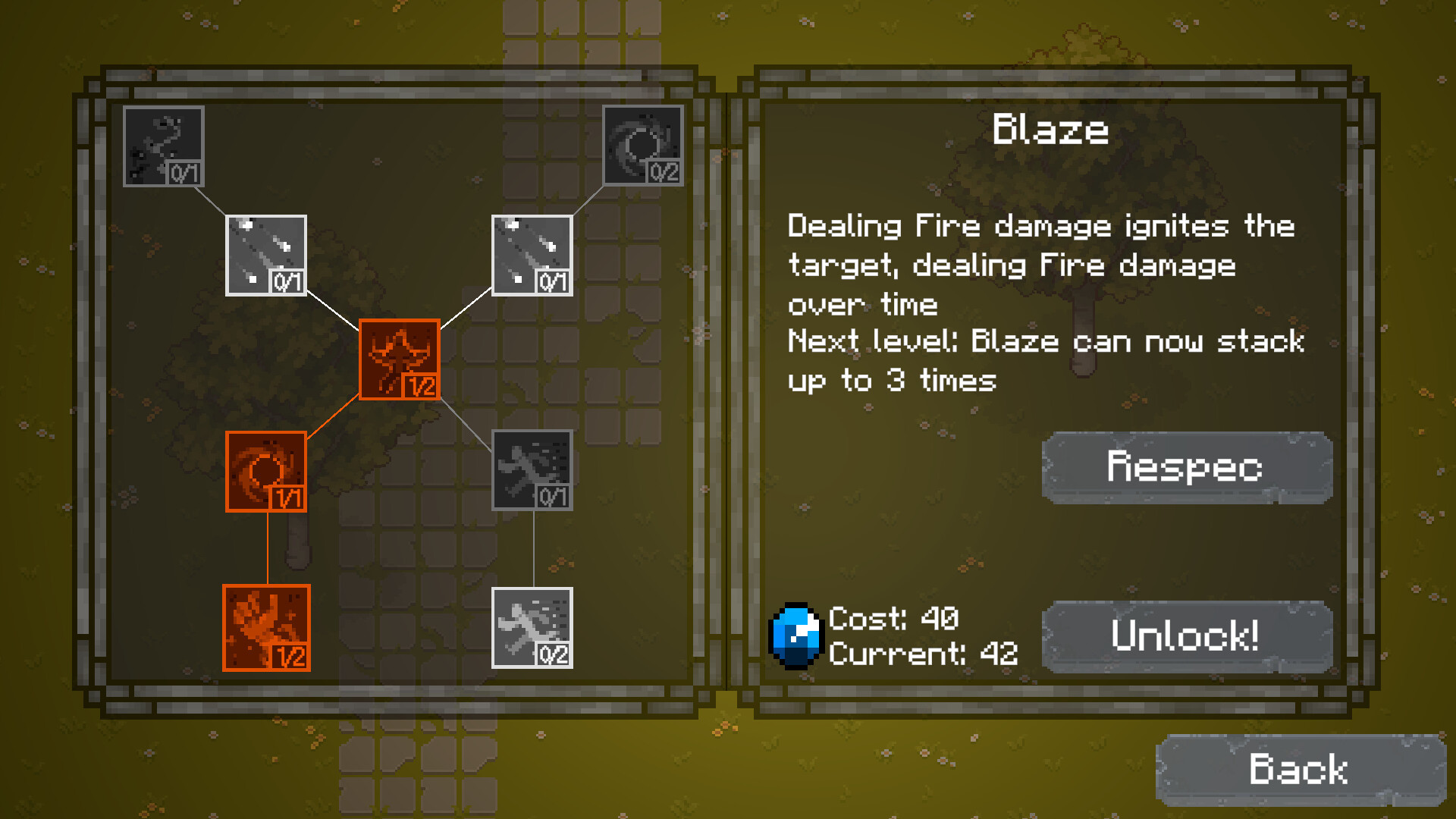Respec the skill tree
This screenshot has width=1456, height=819.
1186,466
